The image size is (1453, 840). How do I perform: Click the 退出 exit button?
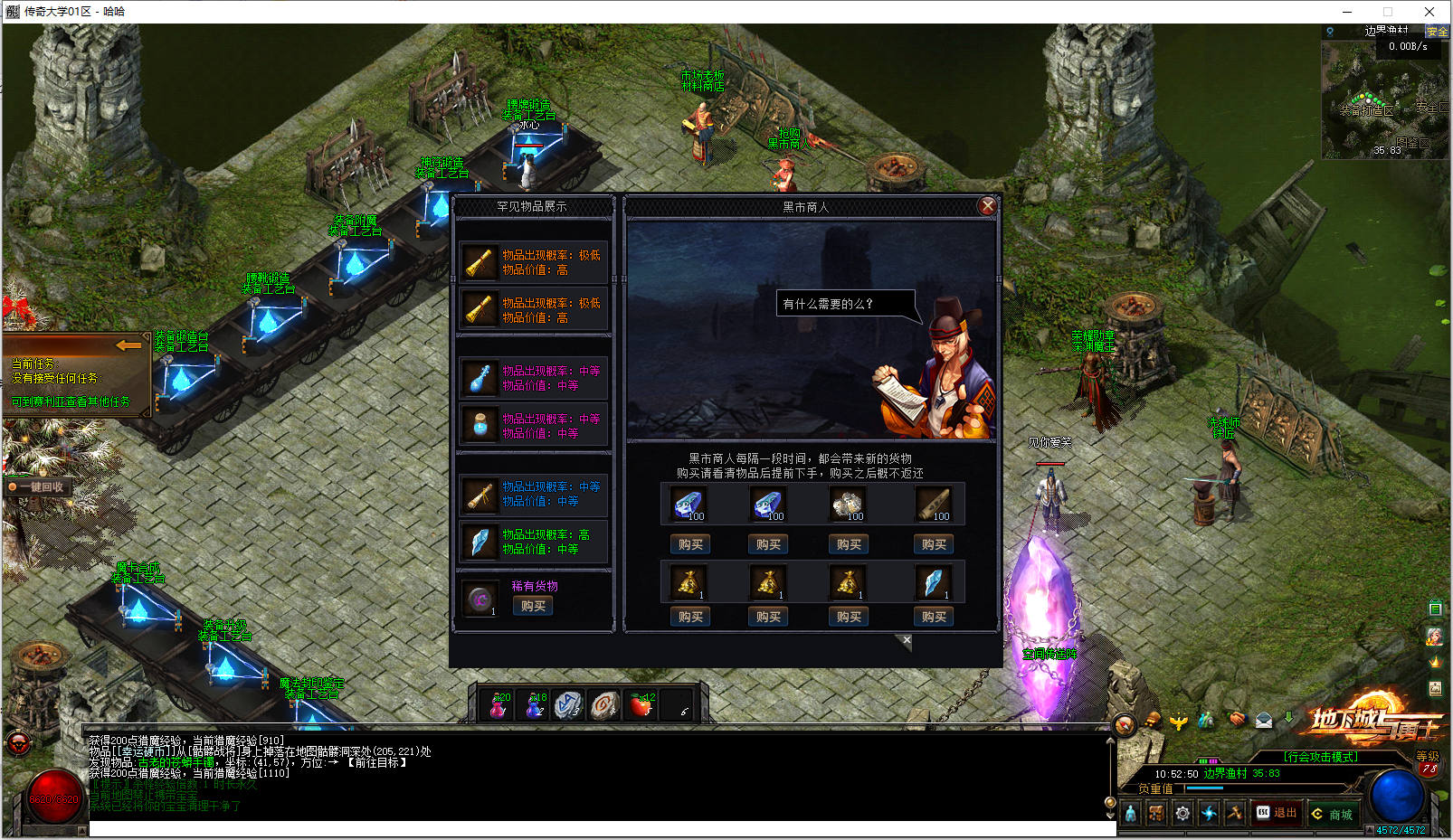[1277, 813]
